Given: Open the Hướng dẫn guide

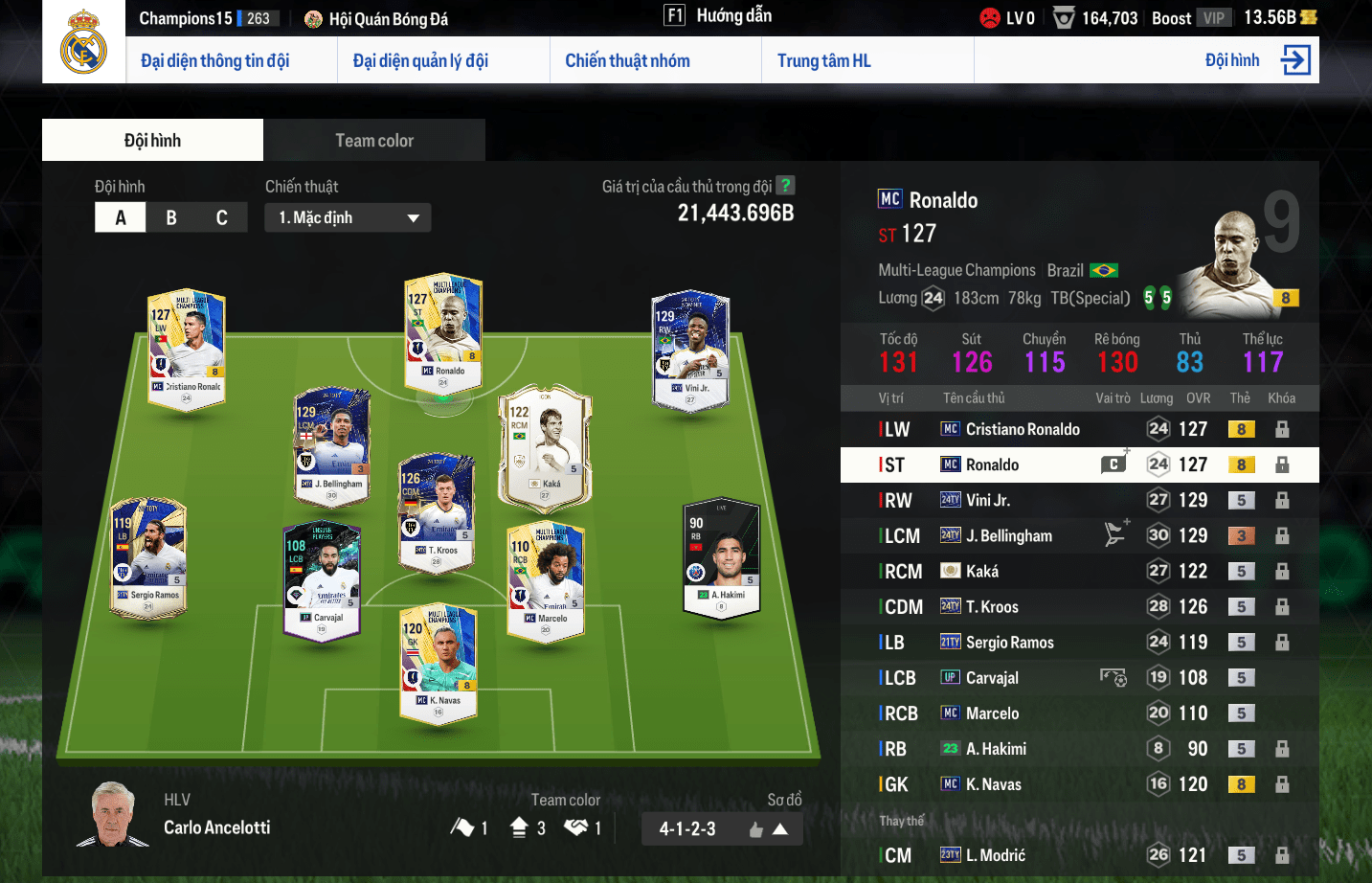Looking at the screenshot, I should click(733, 15).
